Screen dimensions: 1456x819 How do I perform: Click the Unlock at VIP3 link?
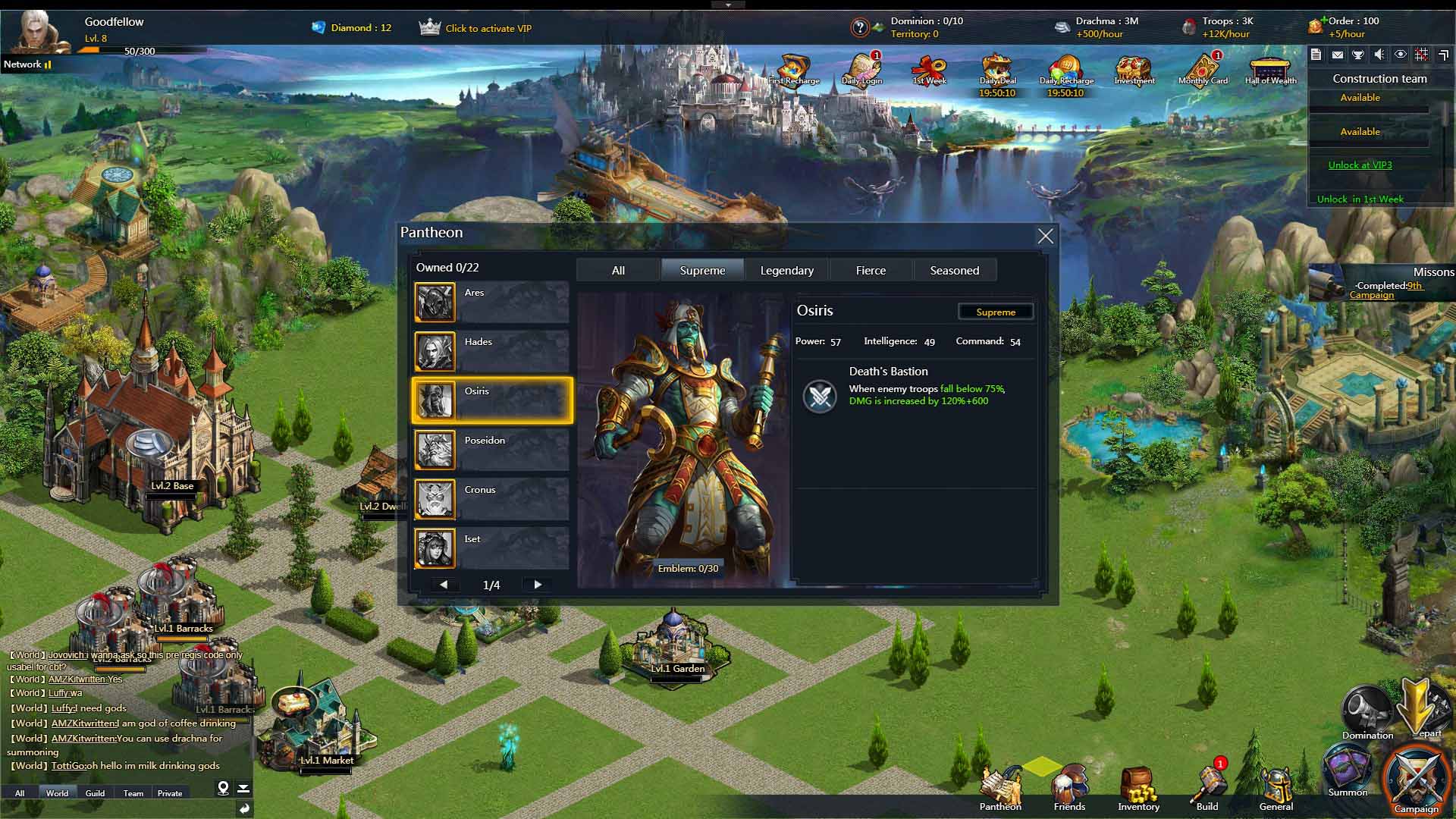pos(1360,165)
